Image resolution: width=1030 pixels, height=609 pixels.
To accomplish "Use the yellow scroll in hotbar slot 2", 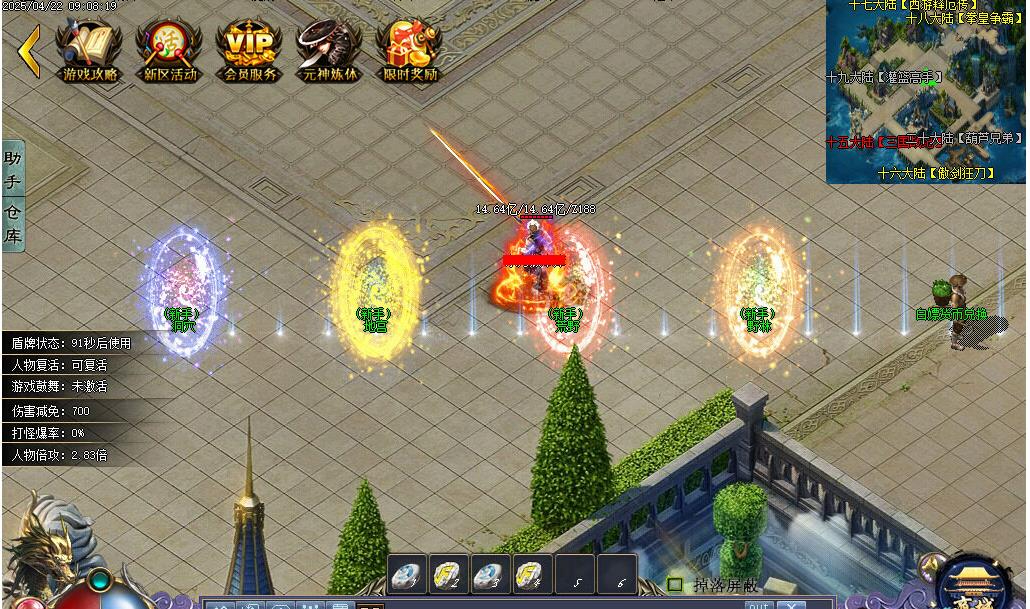I will pyautogui.click(x=447, y=575).
